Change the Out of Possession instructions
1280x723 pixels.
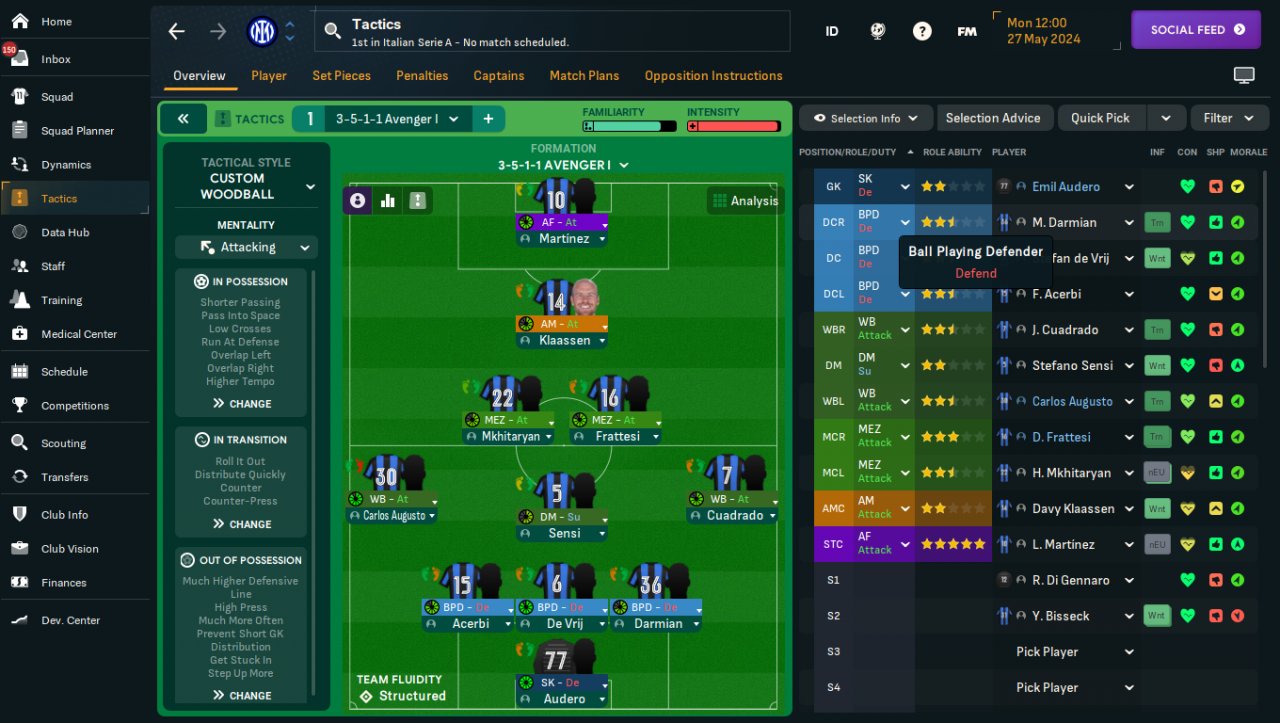242,695
